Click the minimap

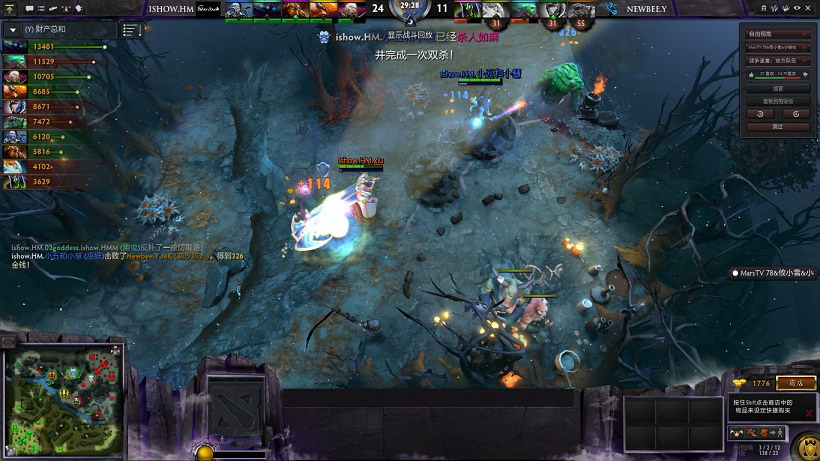point(64,397)
